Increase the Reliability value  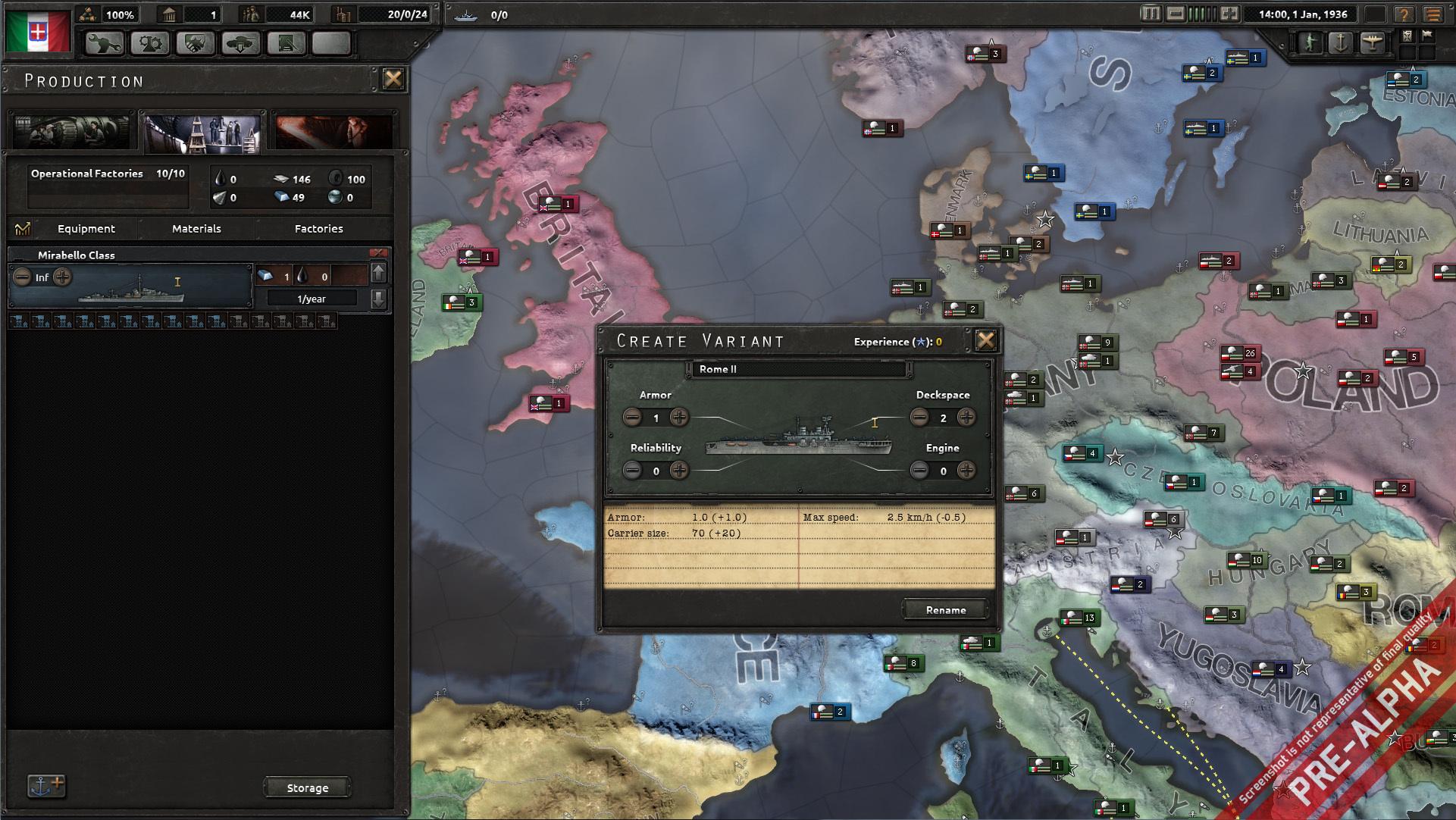click(679, 470)
